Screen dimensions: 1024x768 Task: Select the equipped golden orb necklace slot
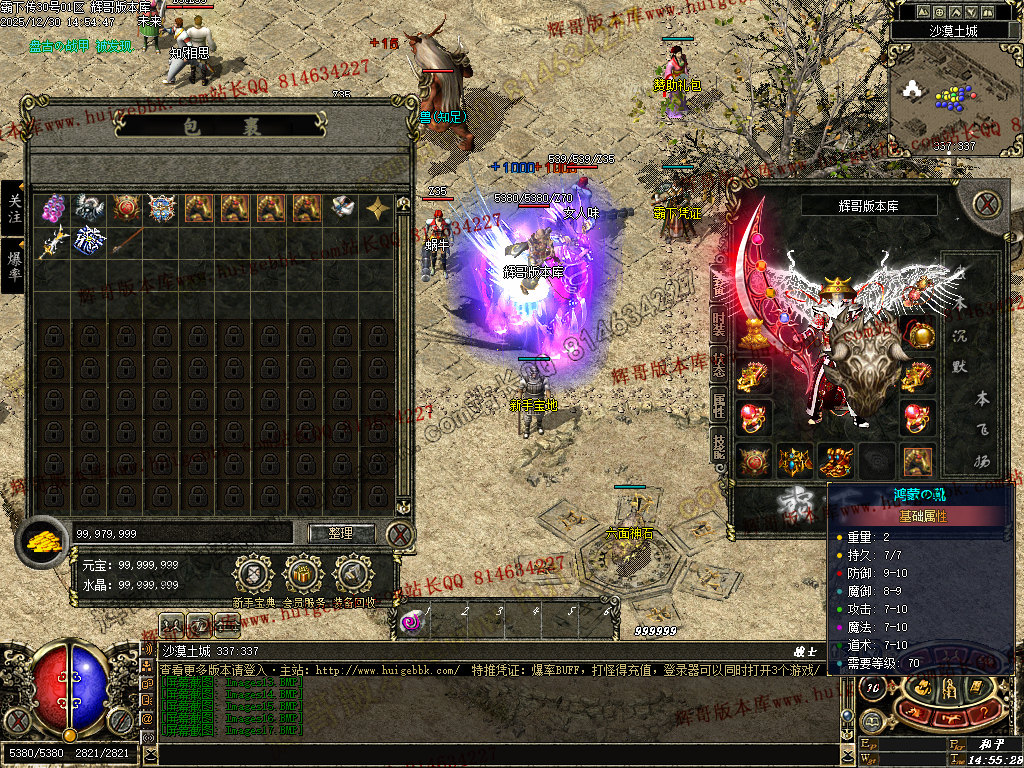coord(920,333)
